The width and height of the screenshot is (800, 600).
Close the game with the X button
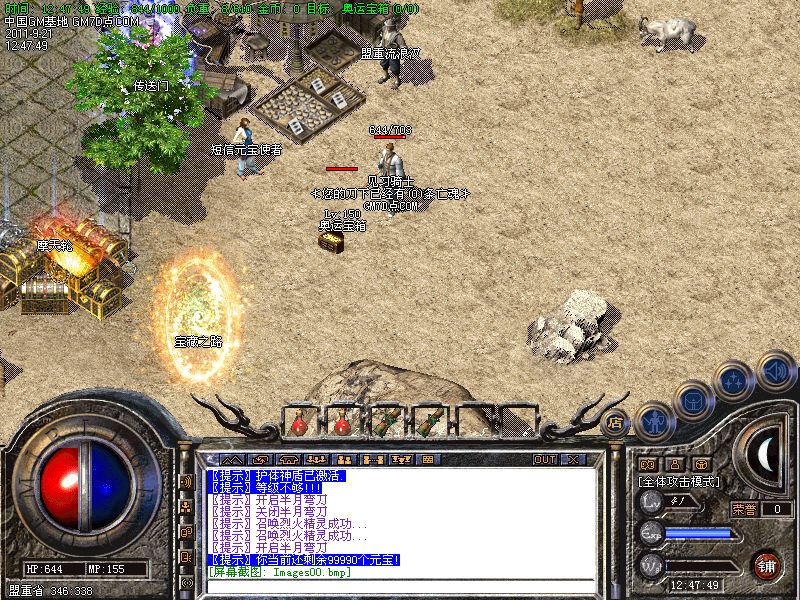point(573,459)
